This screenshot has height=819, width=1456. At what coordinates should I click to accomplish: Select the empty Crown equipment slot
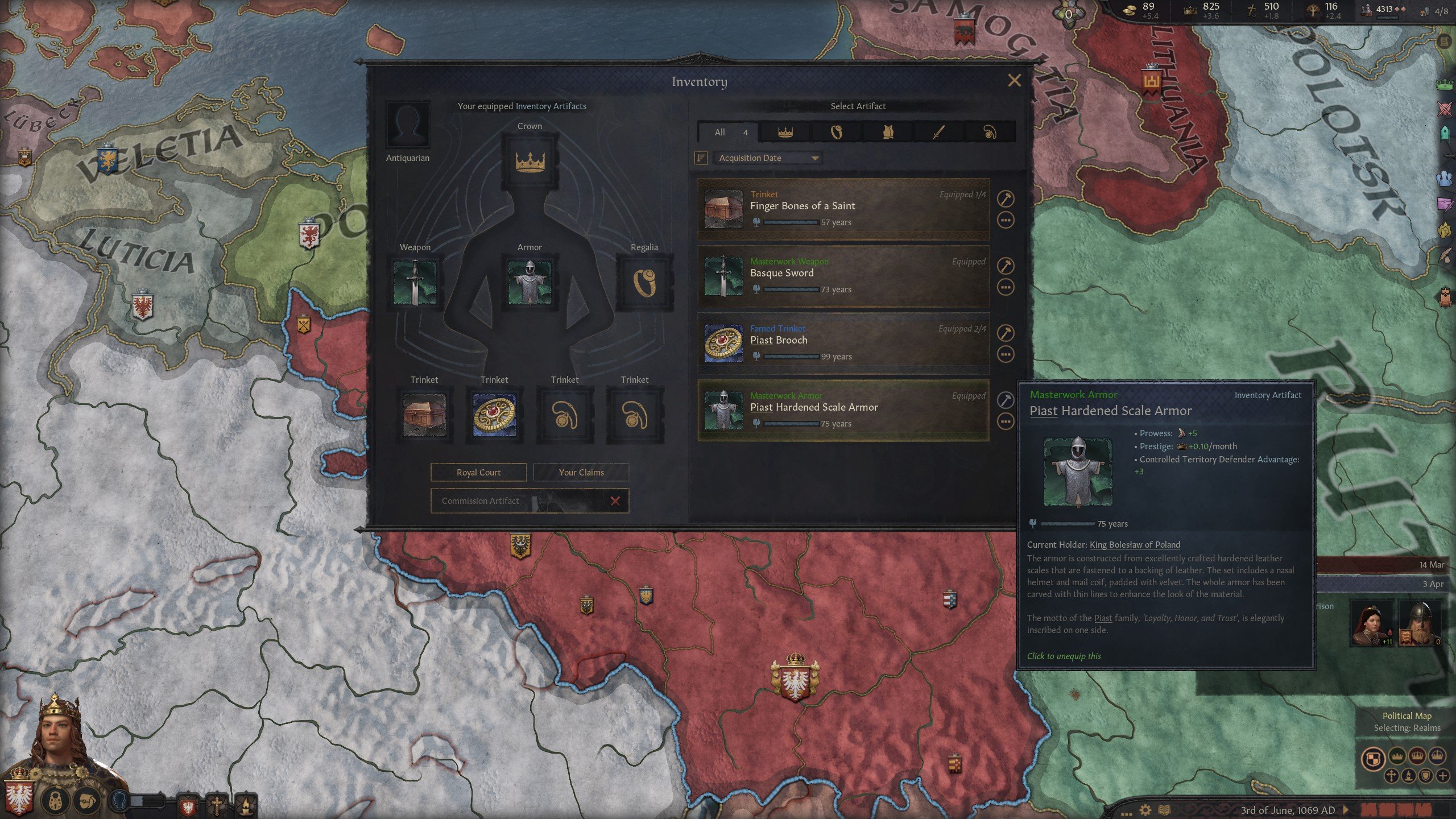(530, 162)
